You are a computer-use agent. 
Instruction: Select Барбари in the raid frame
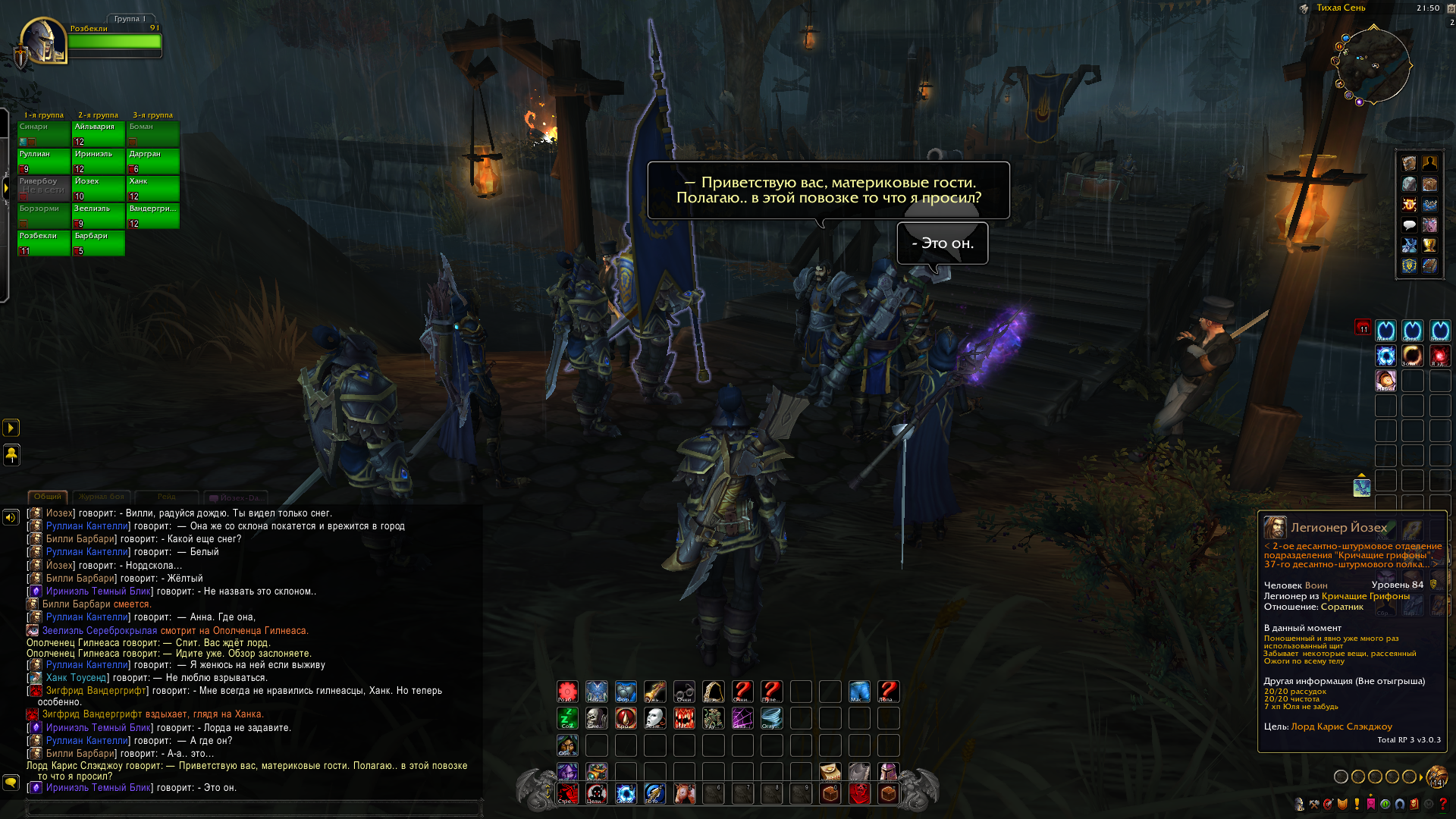coord(98,243)
